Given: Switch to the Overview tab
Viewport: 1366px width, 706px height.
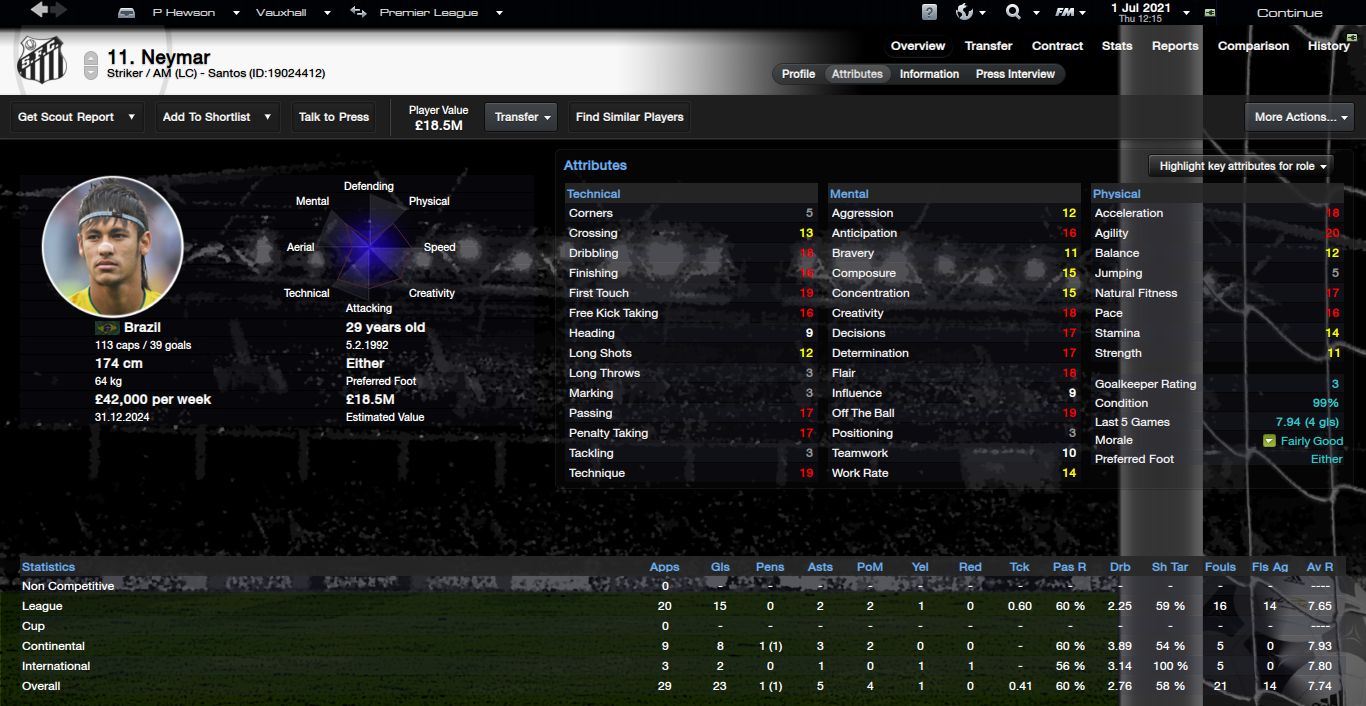Looking at the screenshot, I should click(917, 46).
